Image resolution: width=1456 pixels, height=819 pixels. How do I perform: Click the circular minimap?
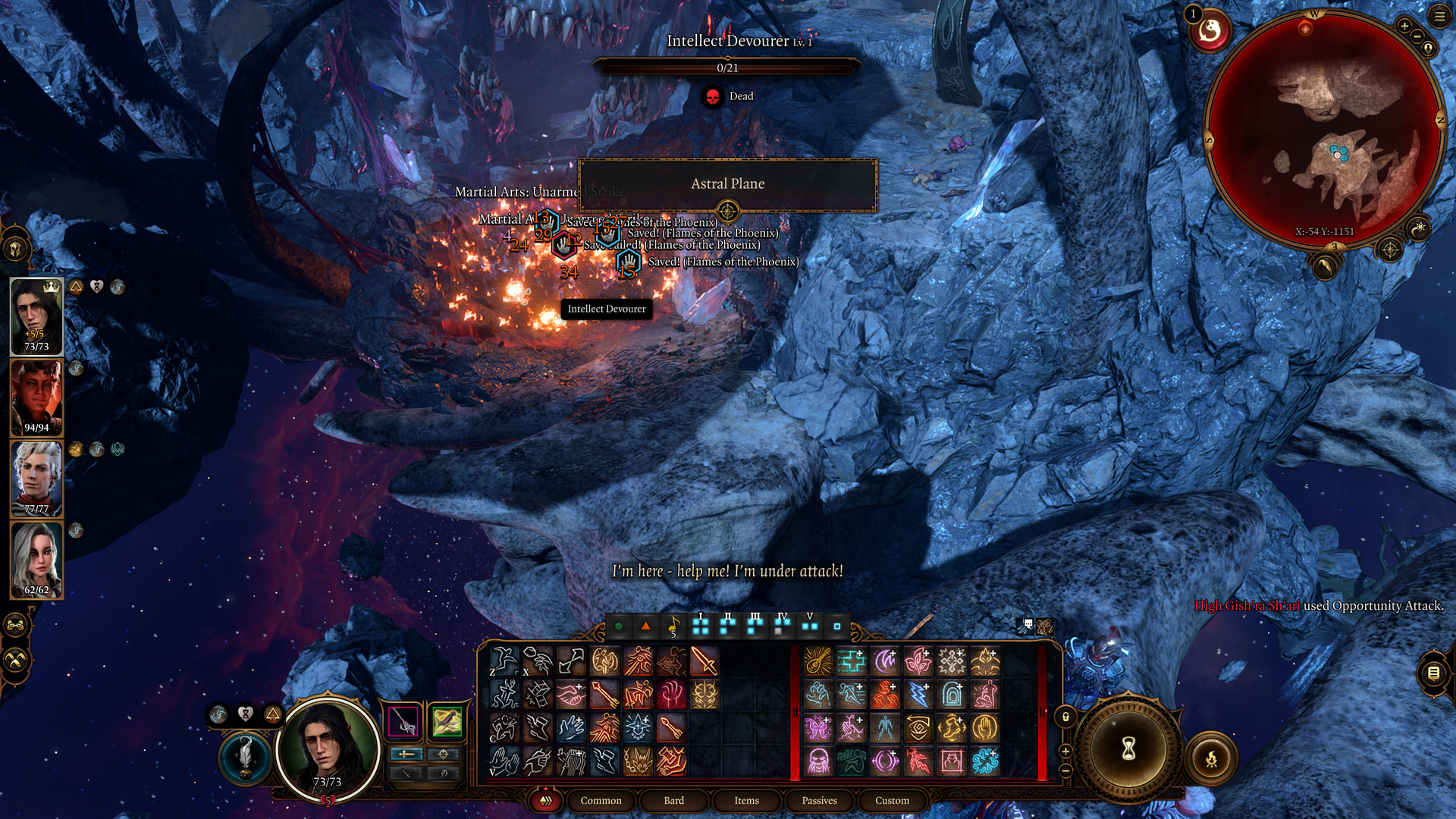click(1324, 129)
